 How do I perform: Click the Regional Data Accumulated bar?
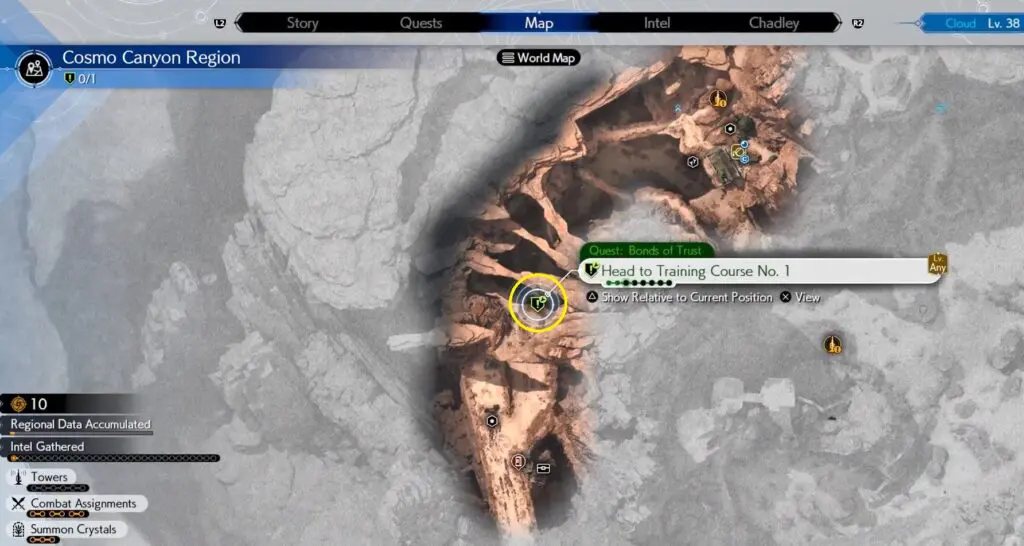(x=80, y=425)
